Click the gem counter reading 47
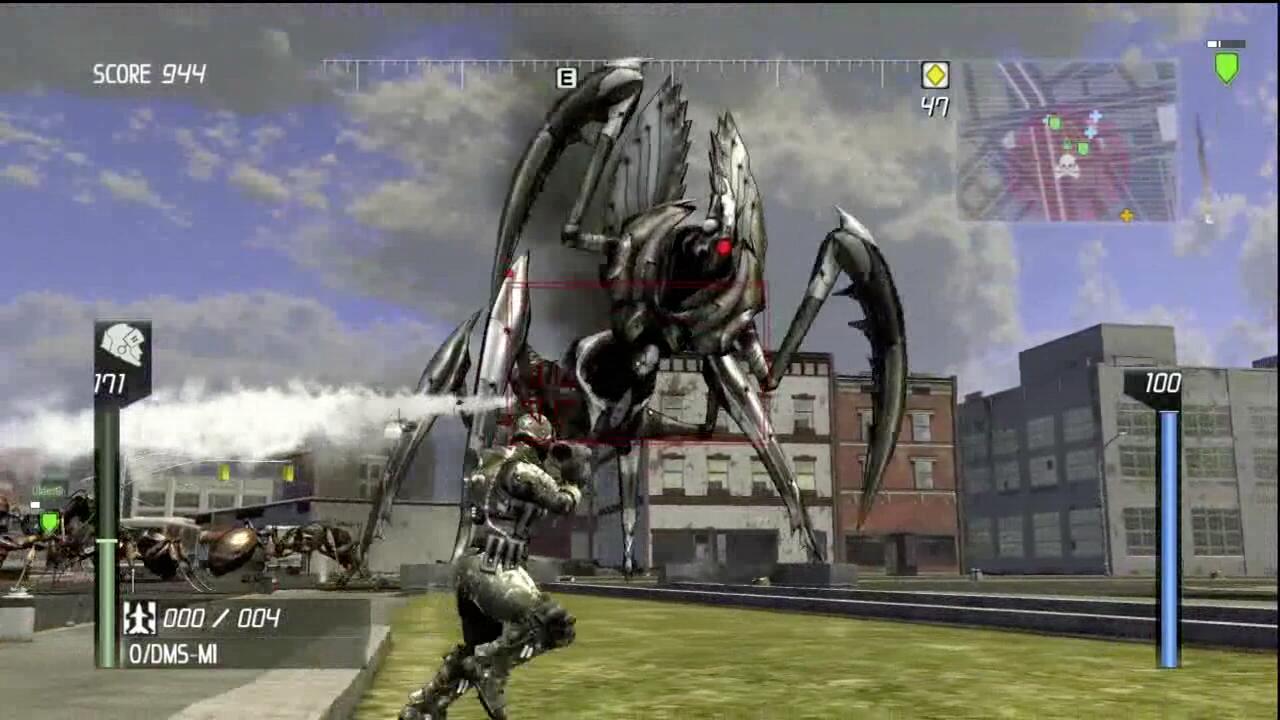 click(x=935, y=106)
